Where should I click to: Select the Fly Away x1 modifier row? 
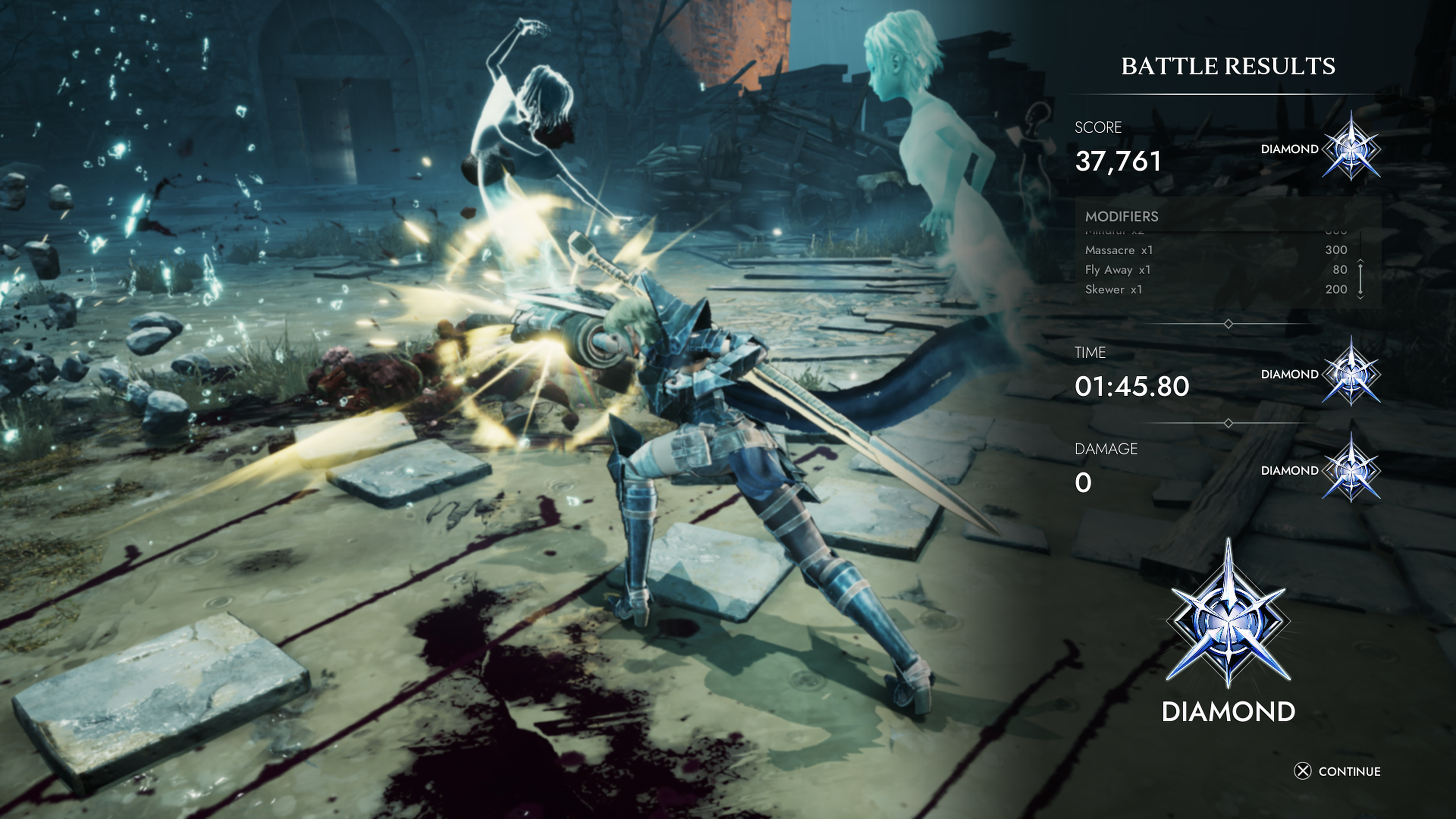(x=1215, y=270)
